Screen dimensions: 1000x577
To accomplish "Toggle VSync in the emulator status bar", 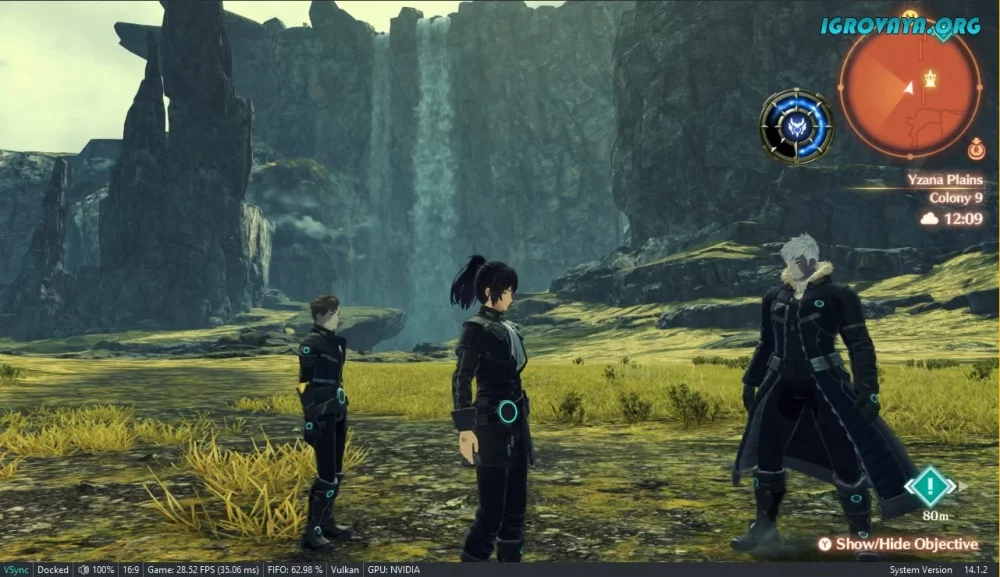I will (x=16, y=570).
